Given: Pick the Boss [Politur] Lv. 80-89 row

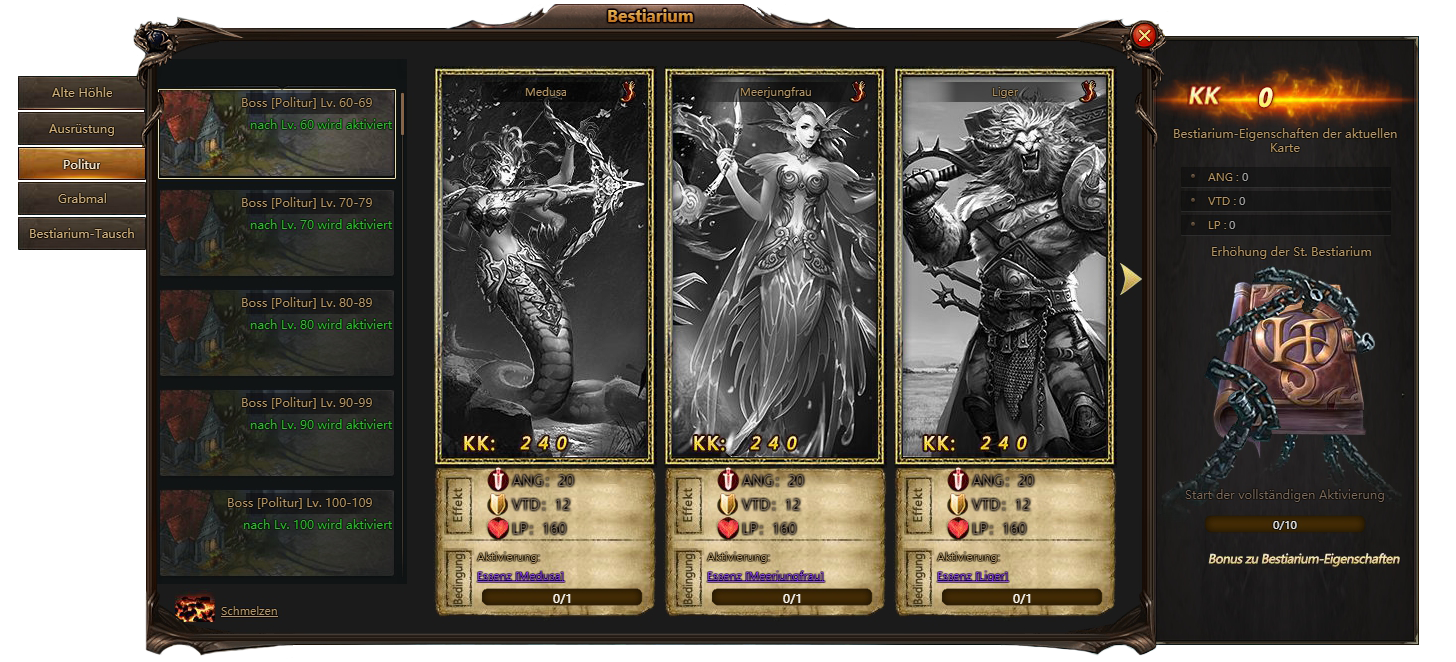Looking at the screenshot, I should tap(277, 333).
